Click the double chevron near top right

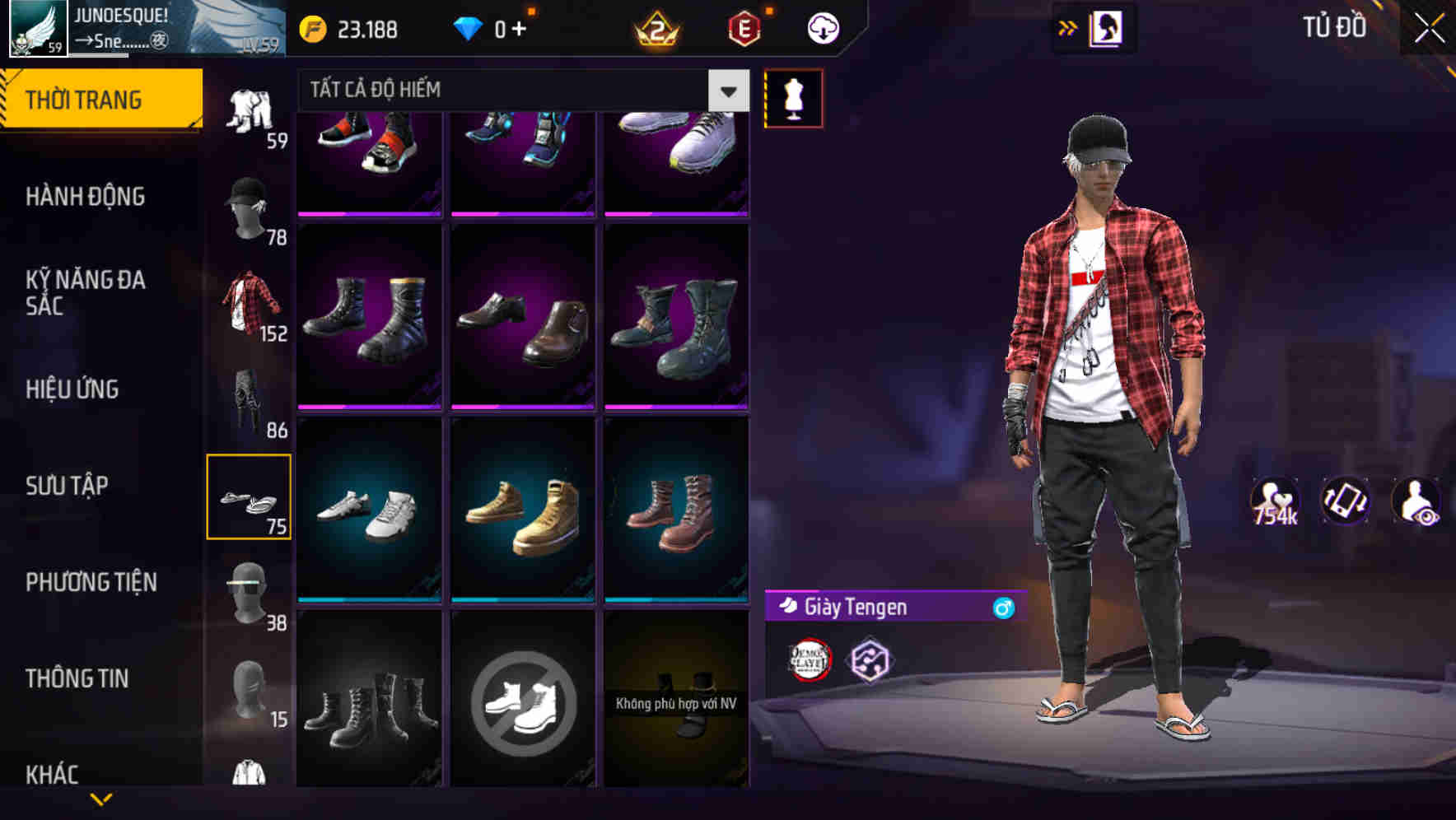point(1067,26)
